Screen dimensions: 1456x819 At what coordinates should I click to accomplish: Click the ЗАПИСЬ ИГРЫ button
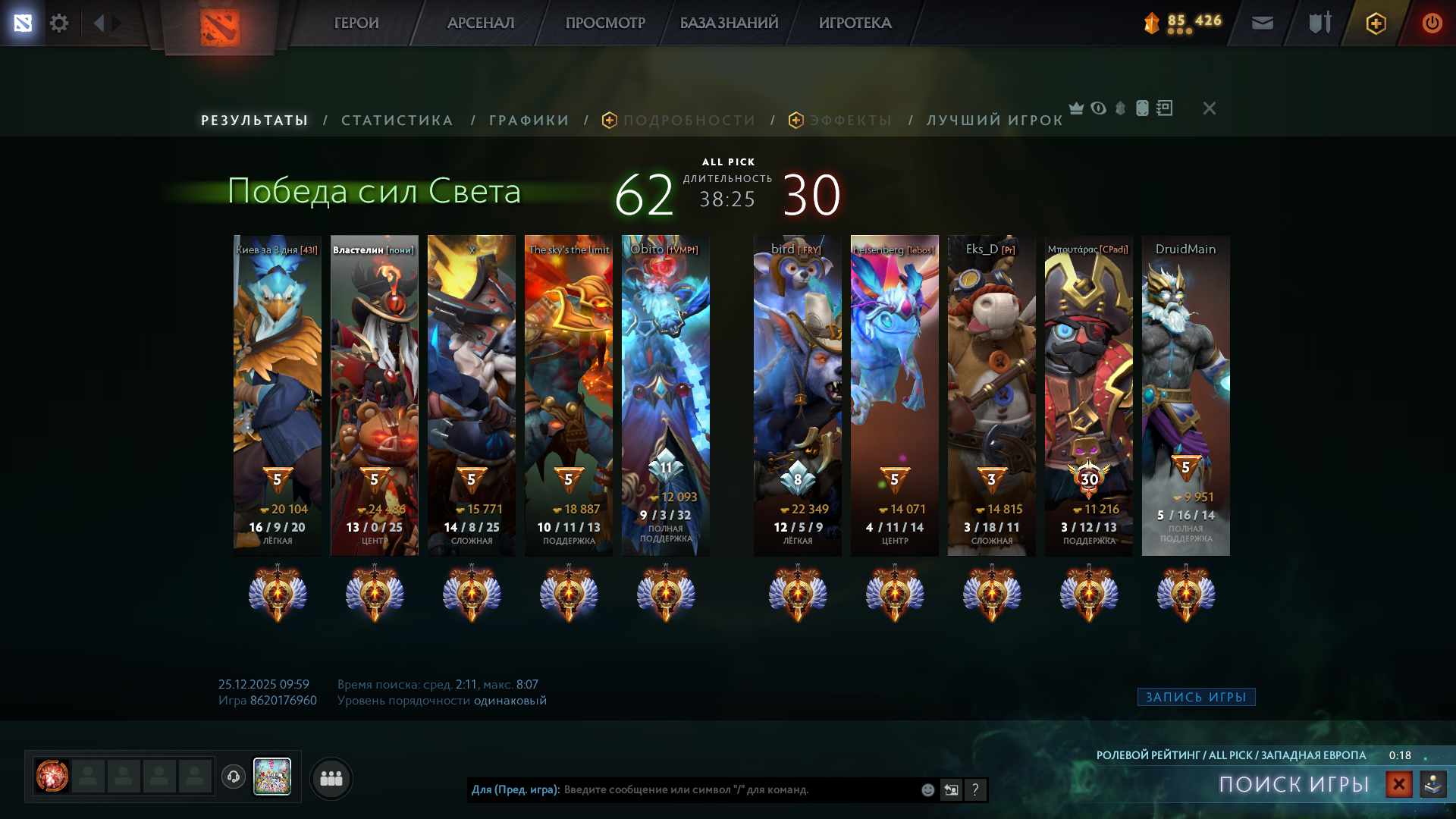click(1196, 697)
